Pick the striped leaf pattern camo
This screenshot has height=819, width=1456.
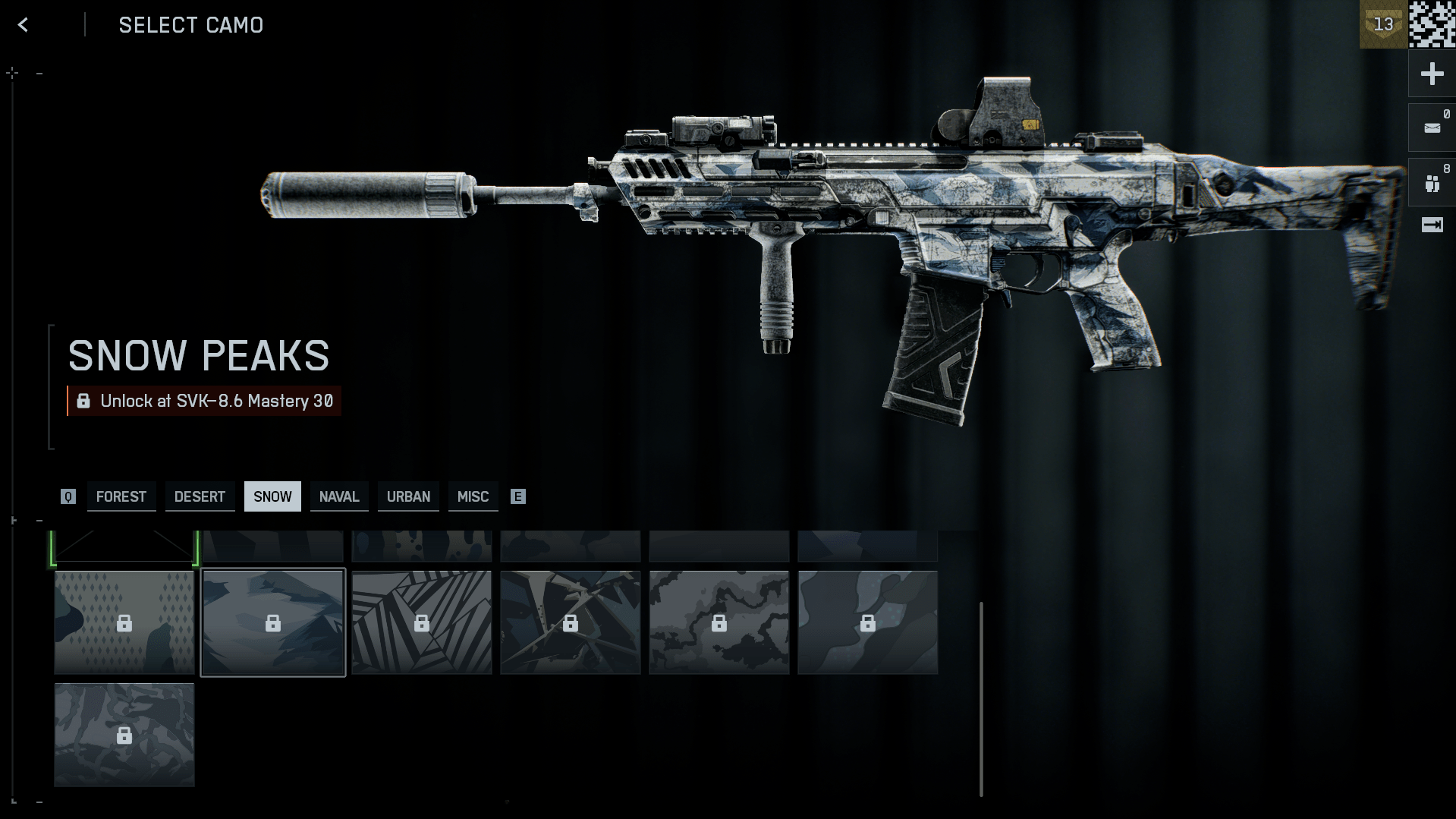[x=421, y=622]
